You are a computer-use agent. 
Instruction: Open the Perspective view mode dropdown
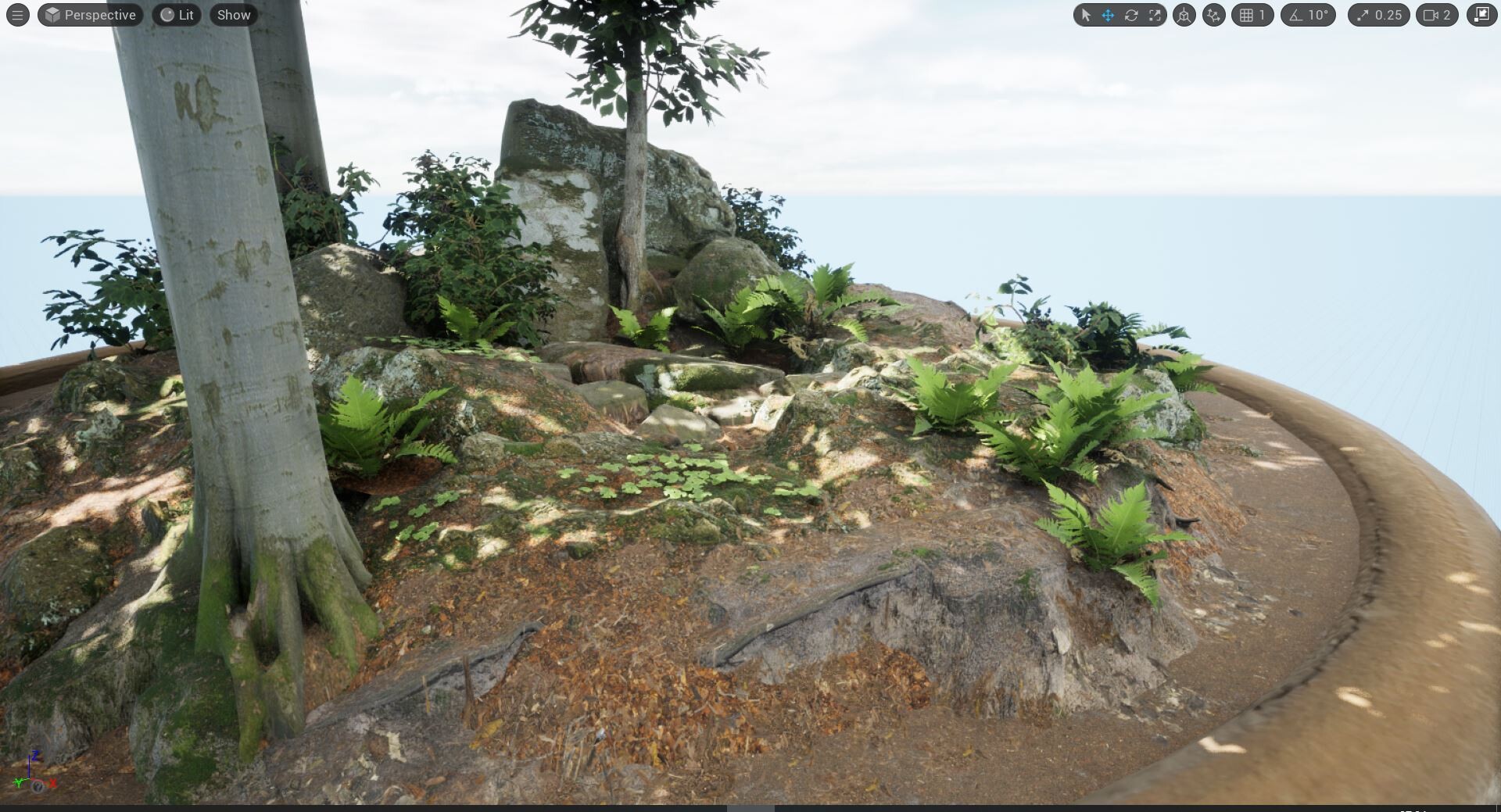[x=91, y=15]
